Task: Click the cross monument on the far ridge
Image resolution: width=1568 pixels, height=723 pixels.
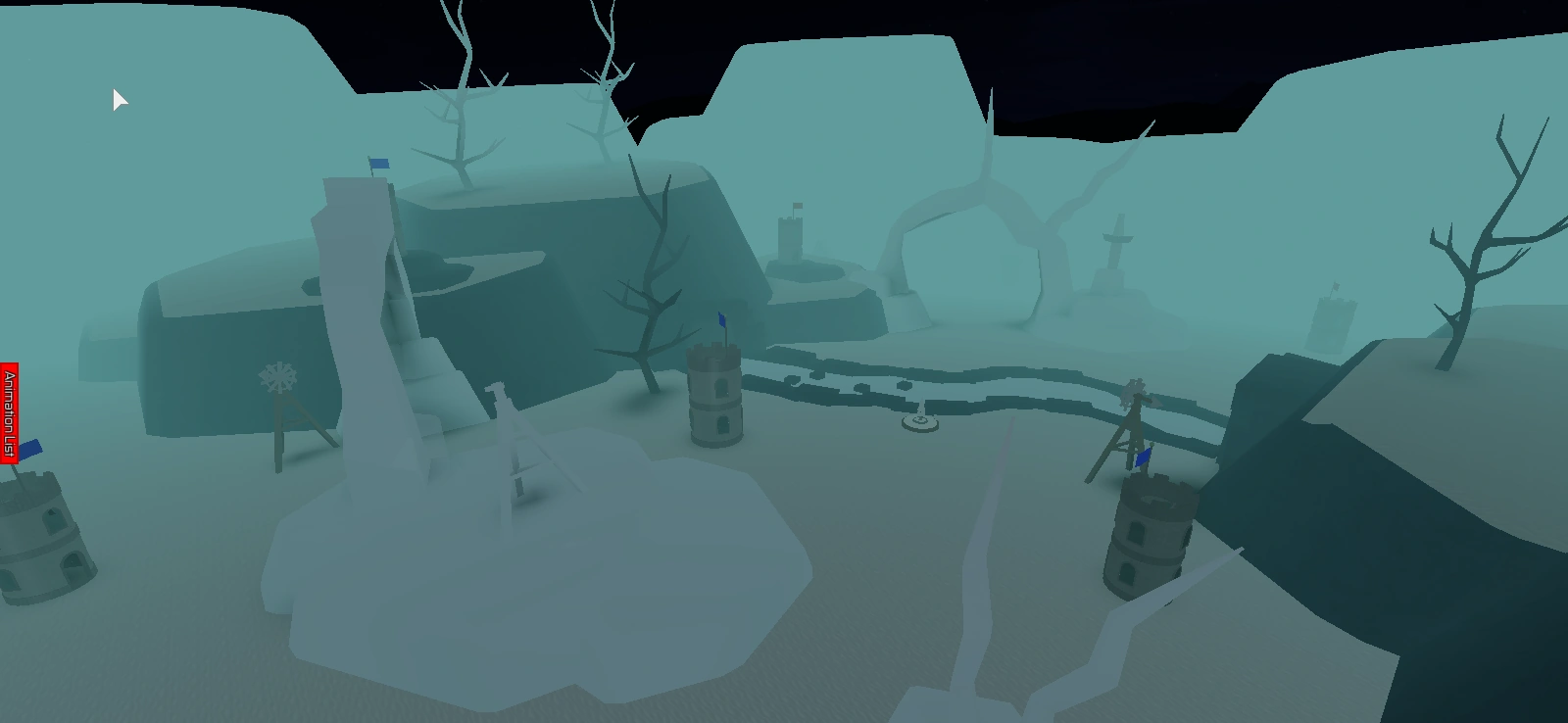Action: coord(1117,235)
